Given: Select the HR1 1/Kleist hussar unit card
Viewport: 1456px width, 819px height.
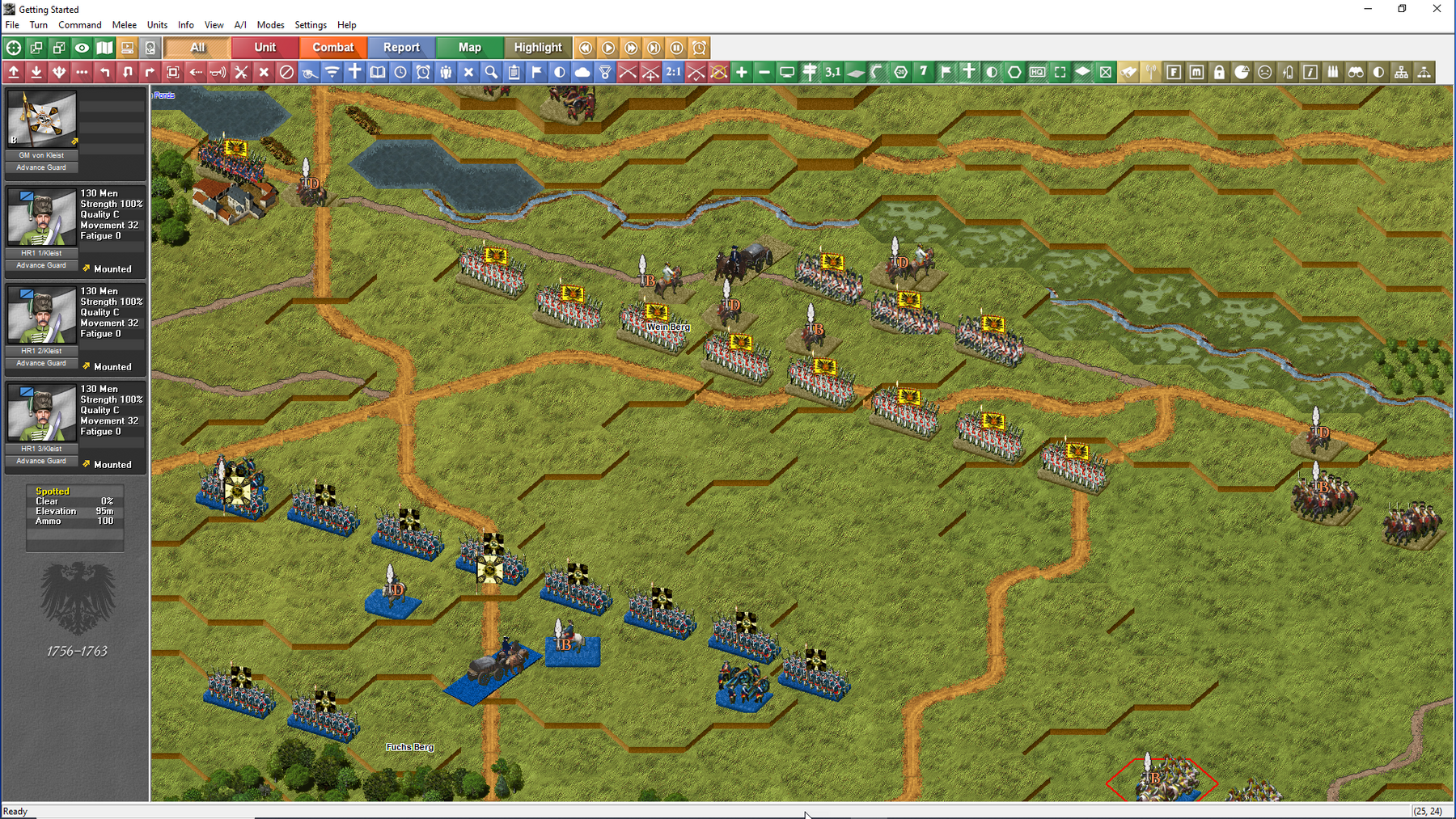Looking at the screenshot, I should tap(42, 218).
